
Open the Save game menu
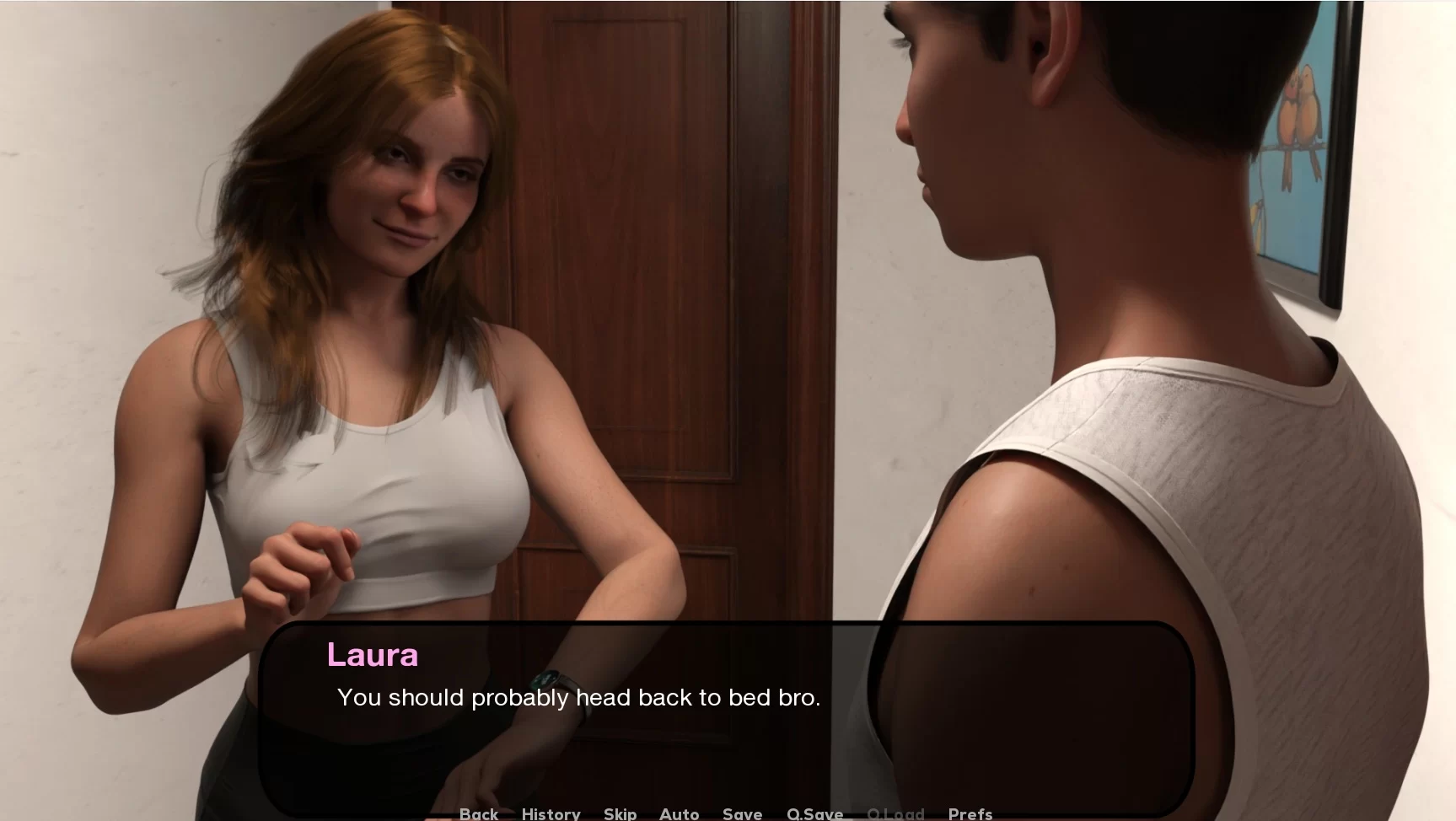pos(742,813)
